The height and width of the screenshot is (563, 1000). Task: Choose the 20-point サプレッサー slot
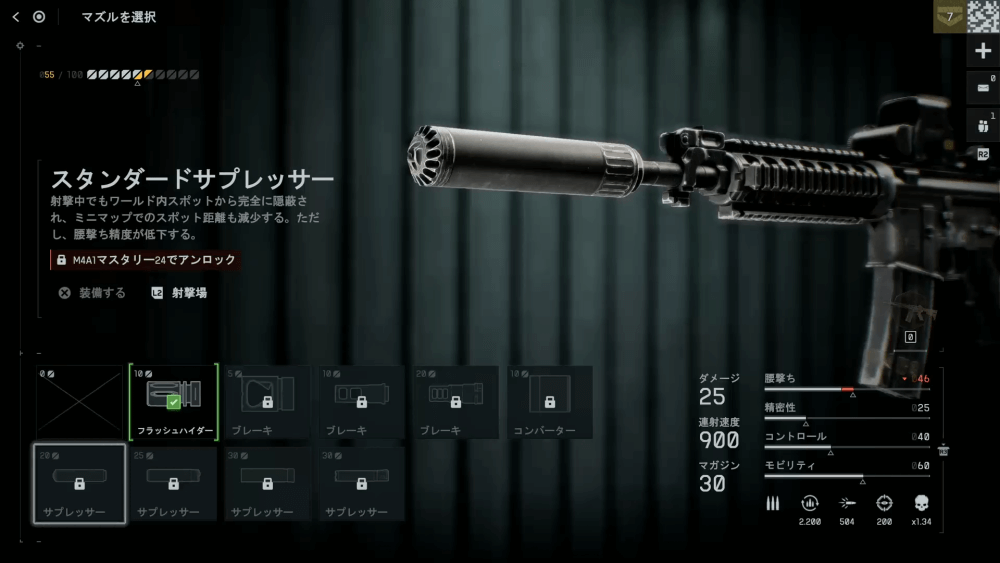[x=79, y=484]
